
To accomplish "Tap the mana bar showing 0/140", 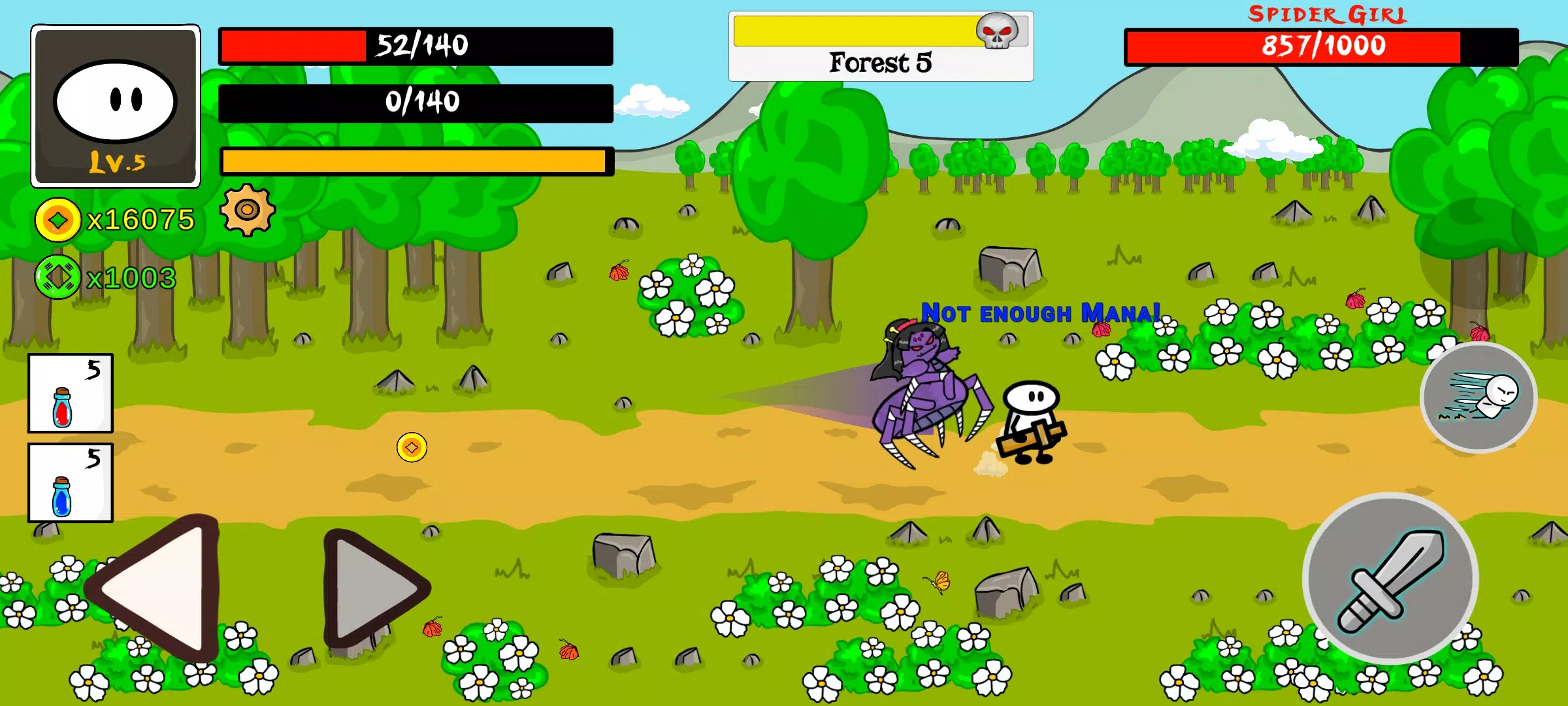I will click(416, 101).
